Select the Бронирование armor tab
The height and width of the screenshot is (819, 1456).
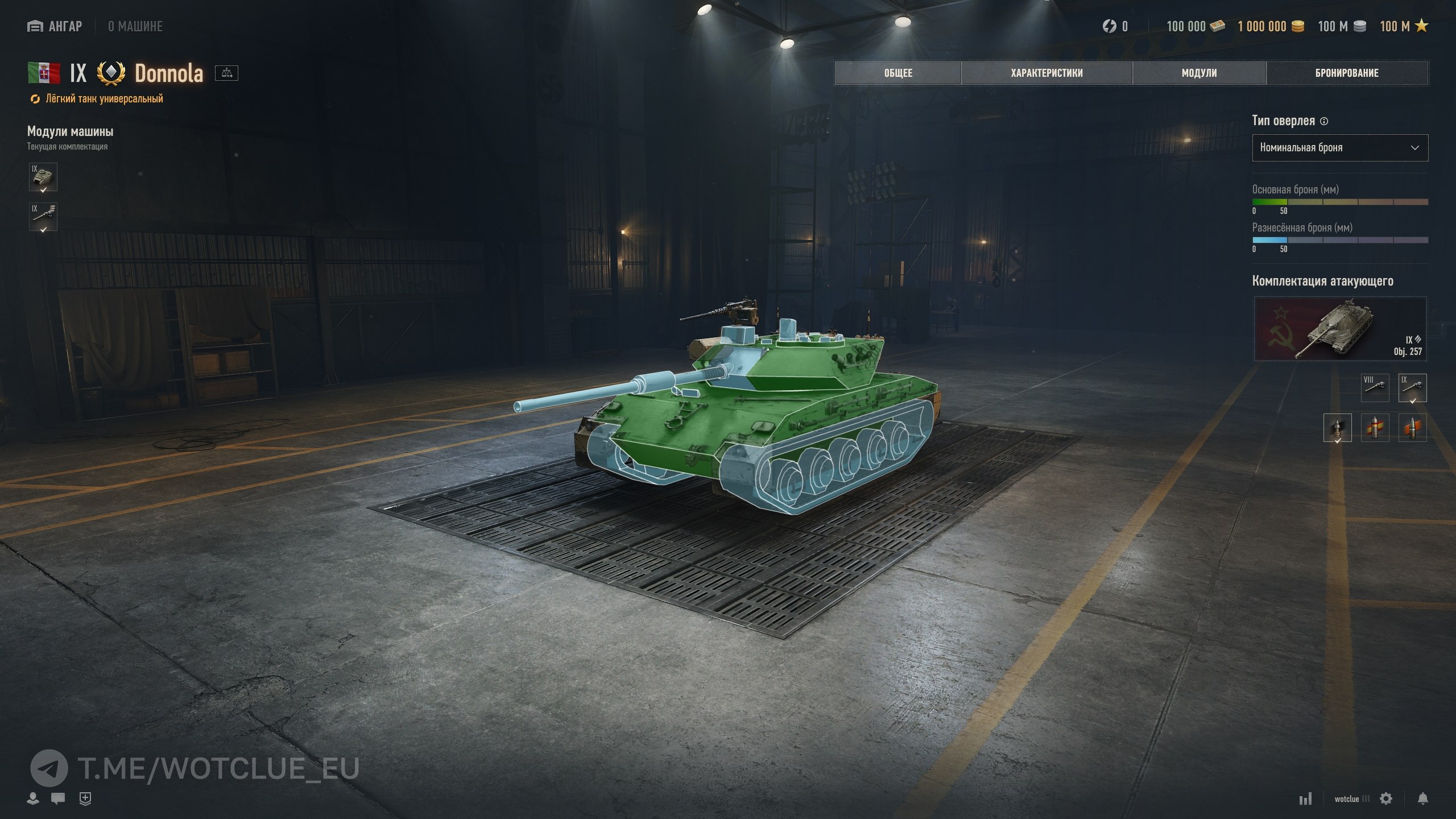click(1347, 73)
